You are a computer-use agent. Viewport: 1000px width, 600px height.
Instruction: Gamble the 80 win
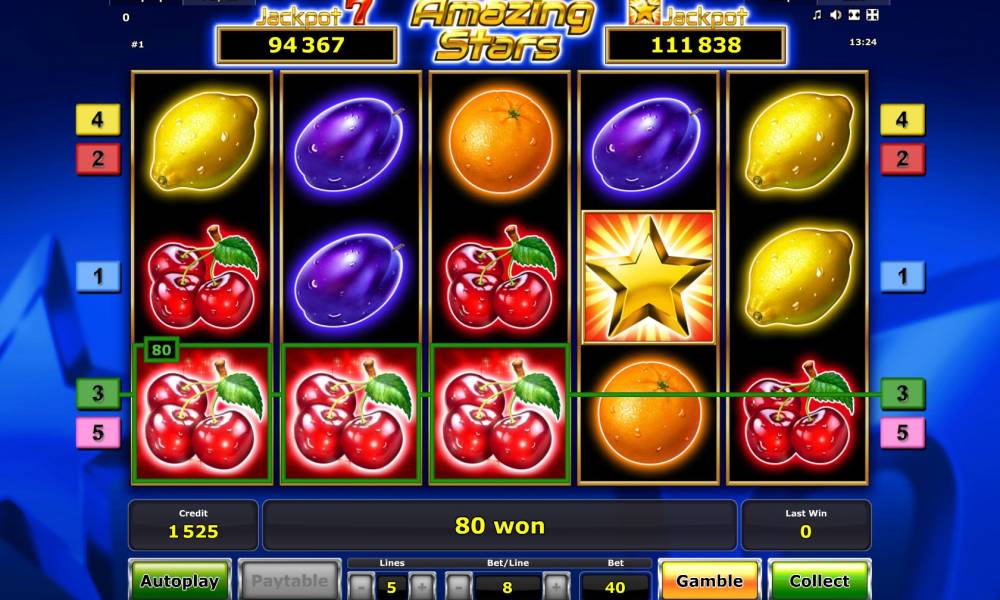[709, 580]
